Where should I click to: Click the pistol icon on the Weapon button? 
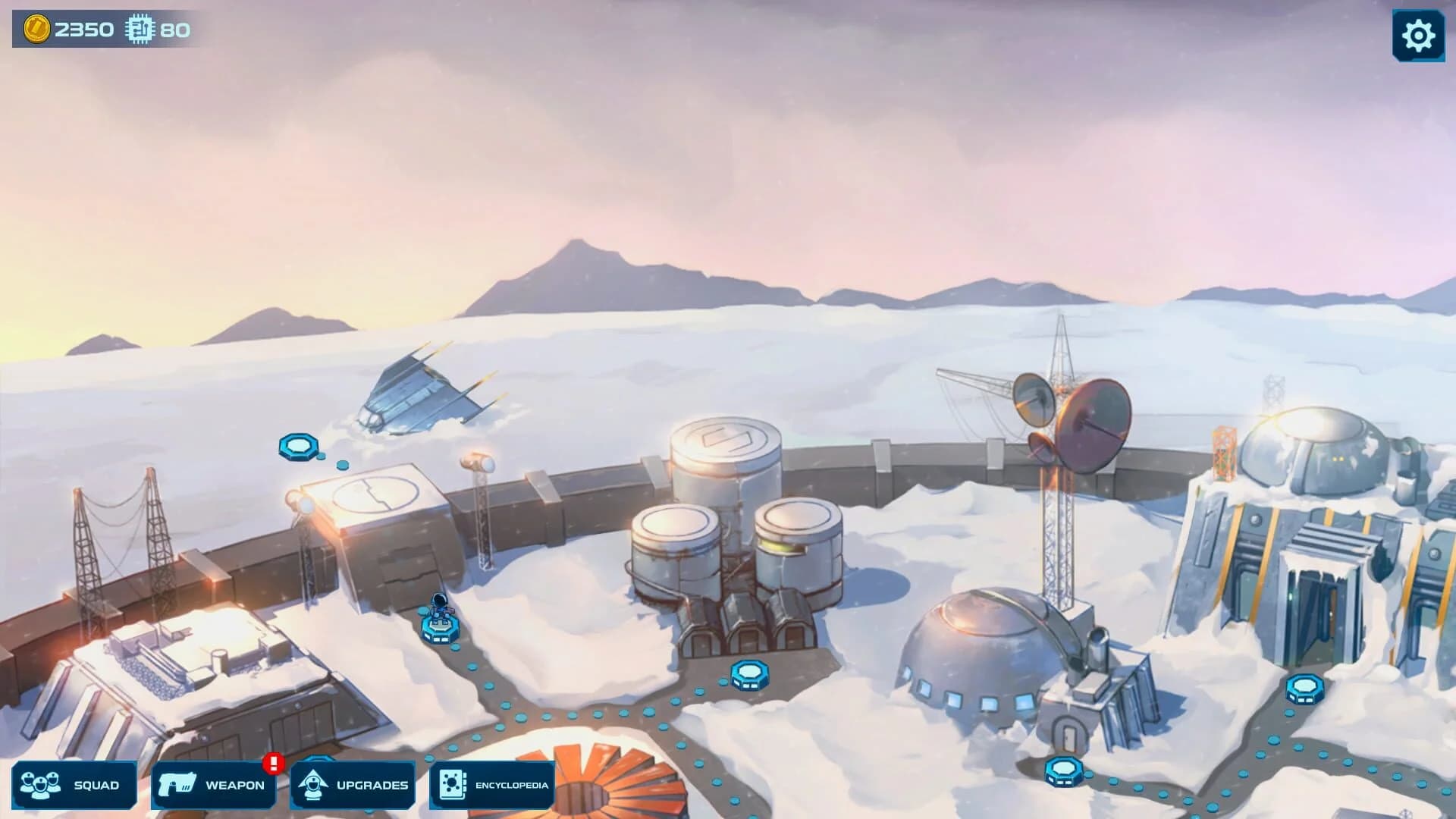tap(176, 785)
